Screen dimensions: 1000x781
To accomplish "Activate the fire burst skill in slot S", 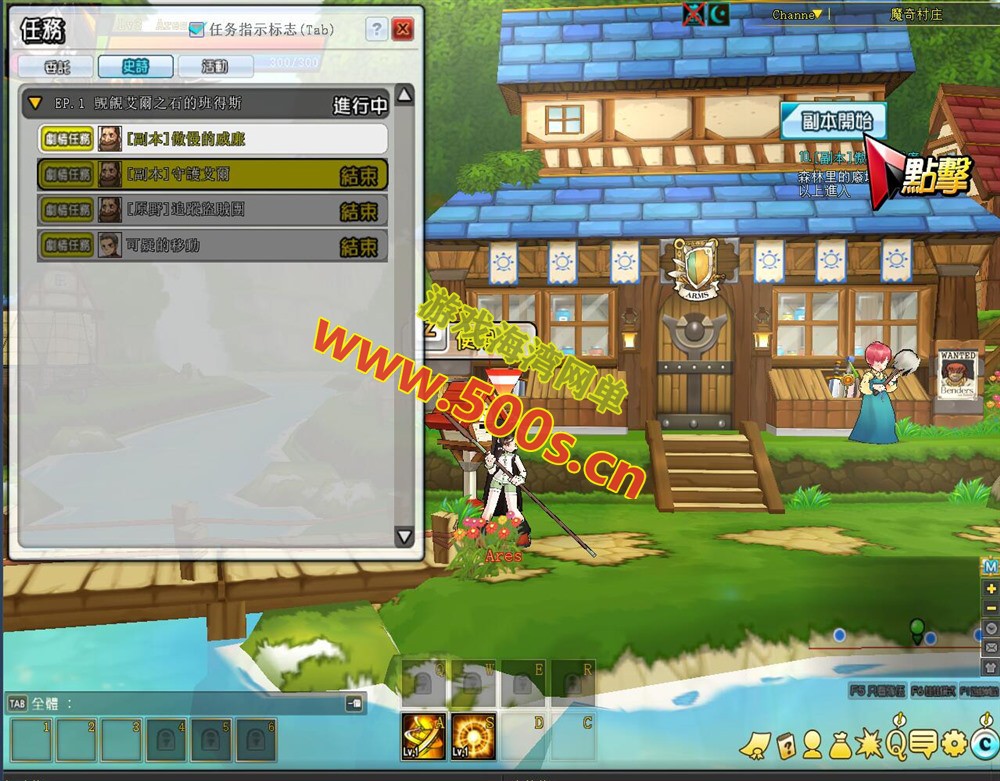I will pyautogui.click(x=472, y=736).
